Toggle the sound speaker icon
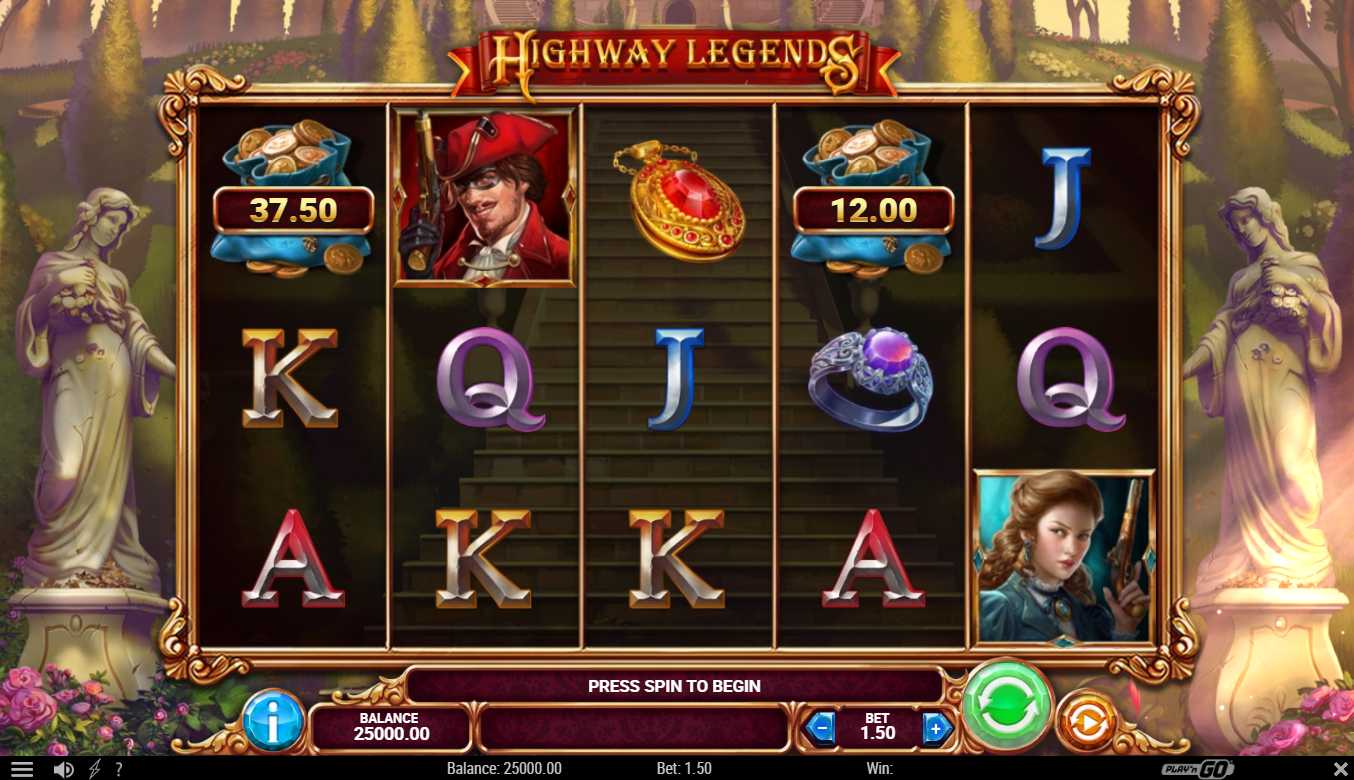This screenshot has height=780, width=1354. point(63,769)
